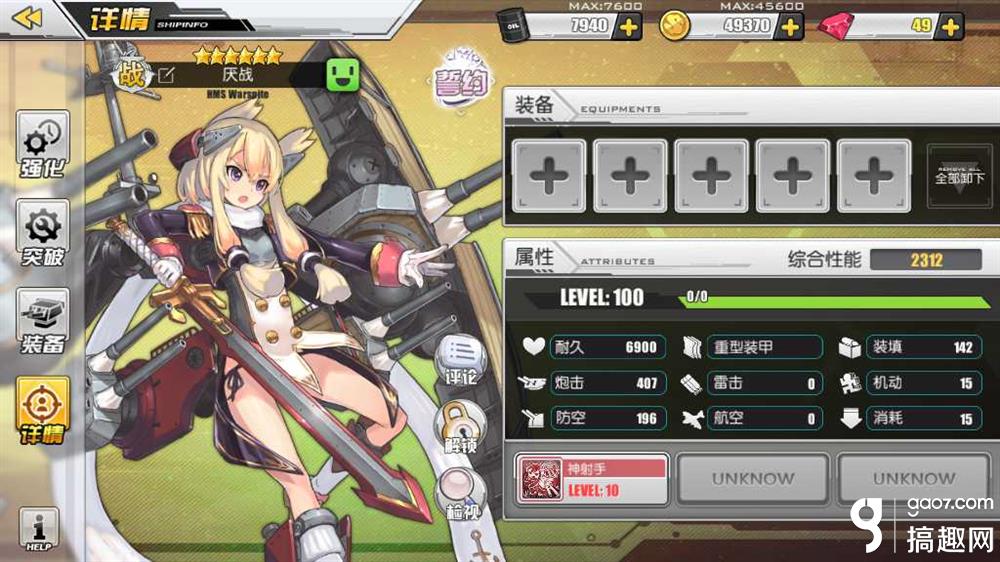This screenshot has height=562, width=1000.
Task: Click the 誓约 oath button
Action: pyautogui.click(x=459, y=81)
